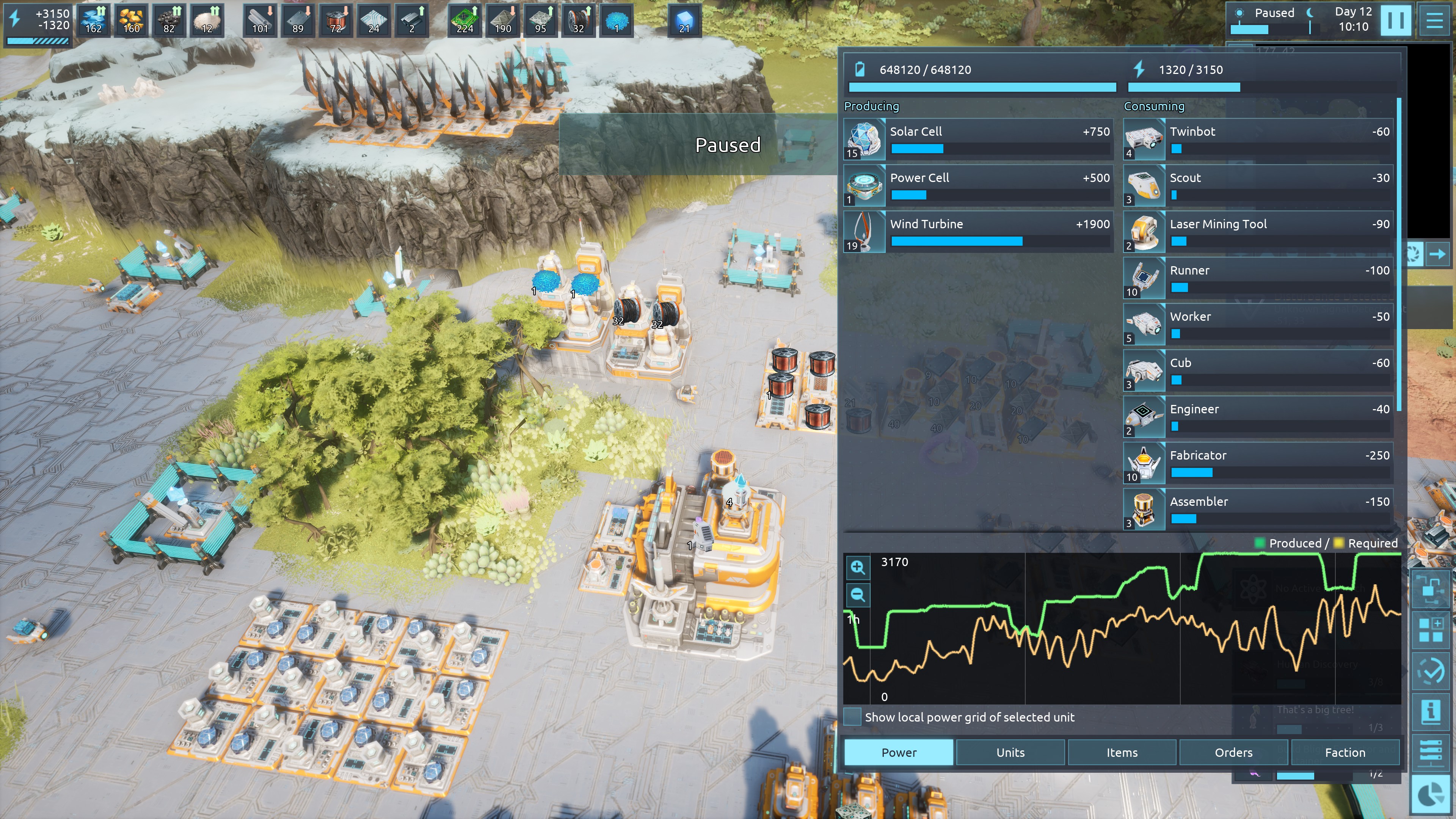Screen dimensions: 1456x819
Task: Click the Power Cell producer row
Action: (x=978, y=185)
